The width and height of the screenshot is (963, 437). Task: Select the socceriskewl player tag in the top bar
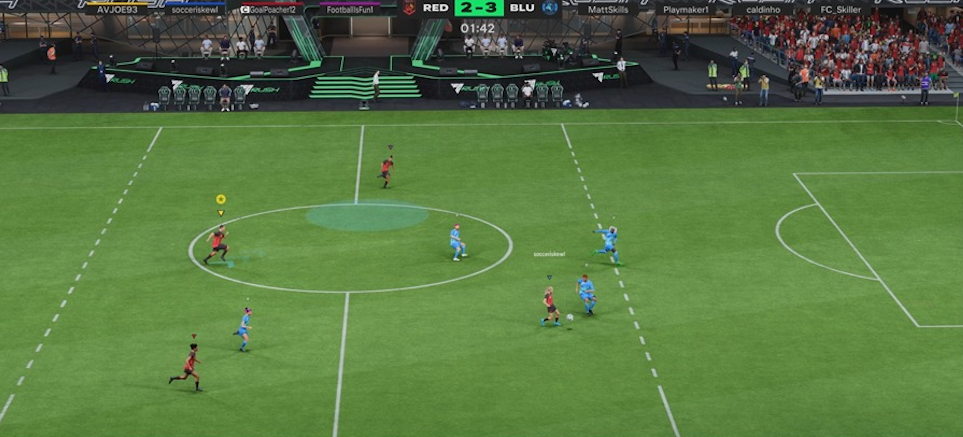tap(193, 9)
